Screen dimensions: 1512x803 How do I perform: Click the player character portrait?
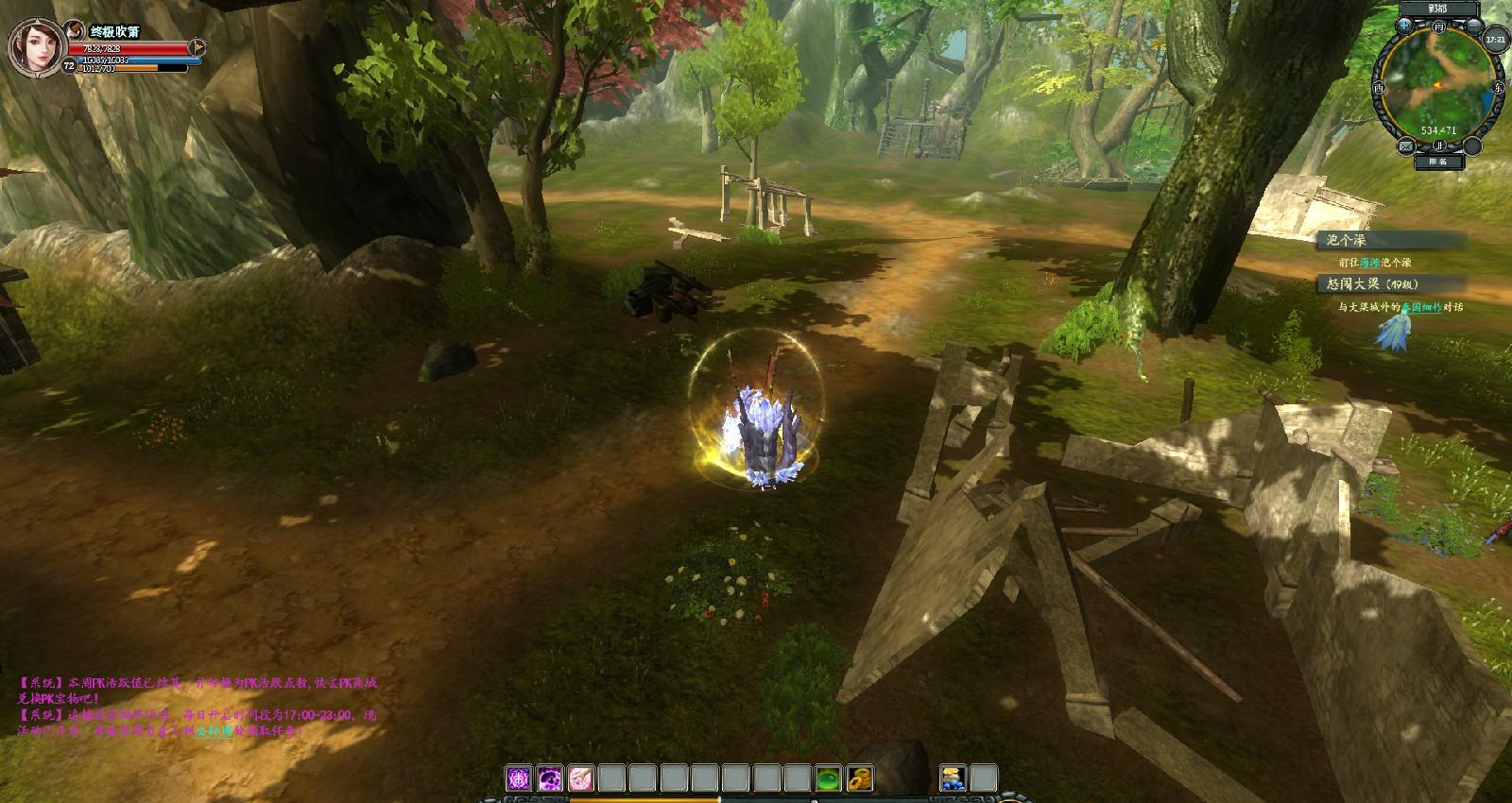(34, 45)
